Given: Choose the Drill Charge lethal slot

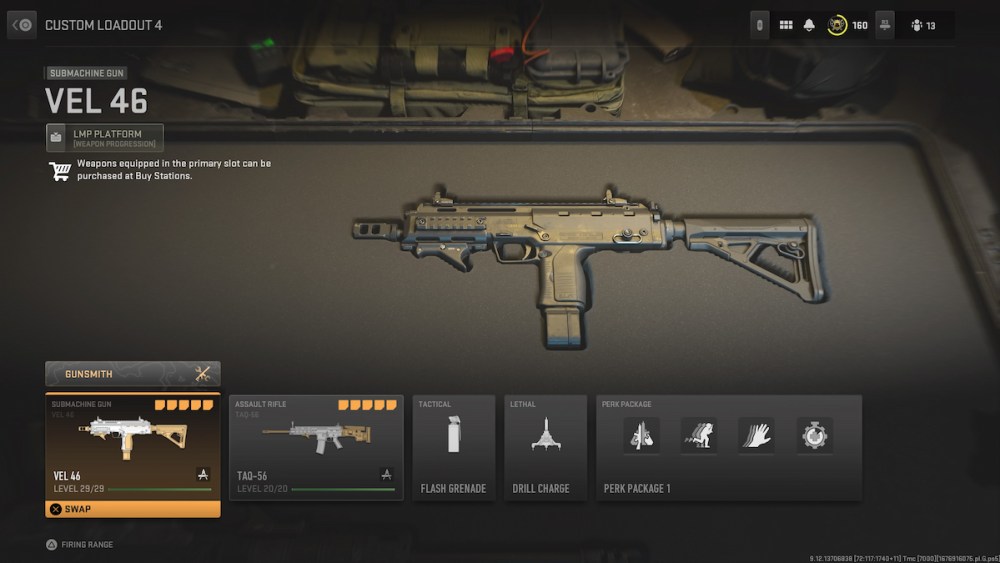Looking at the screenshot, I should [x=545, y=447].
